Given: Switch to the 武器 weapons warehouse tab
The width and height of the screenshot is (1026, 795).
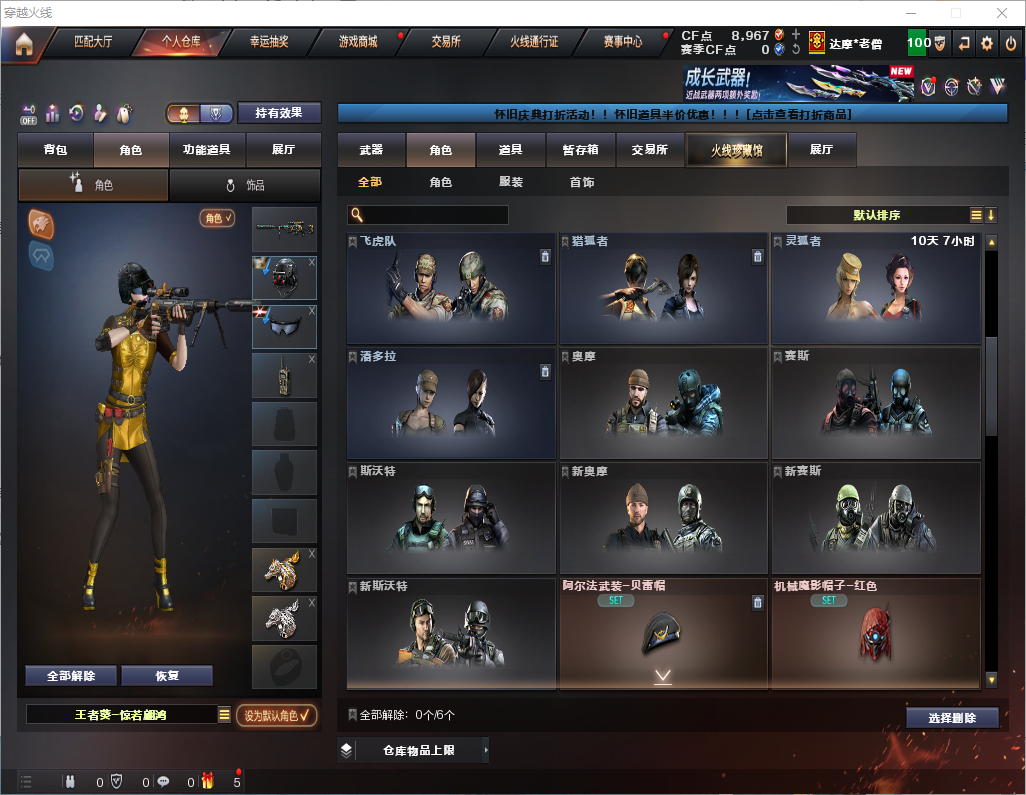Looking at the screenshot, I should coord(371,150).
